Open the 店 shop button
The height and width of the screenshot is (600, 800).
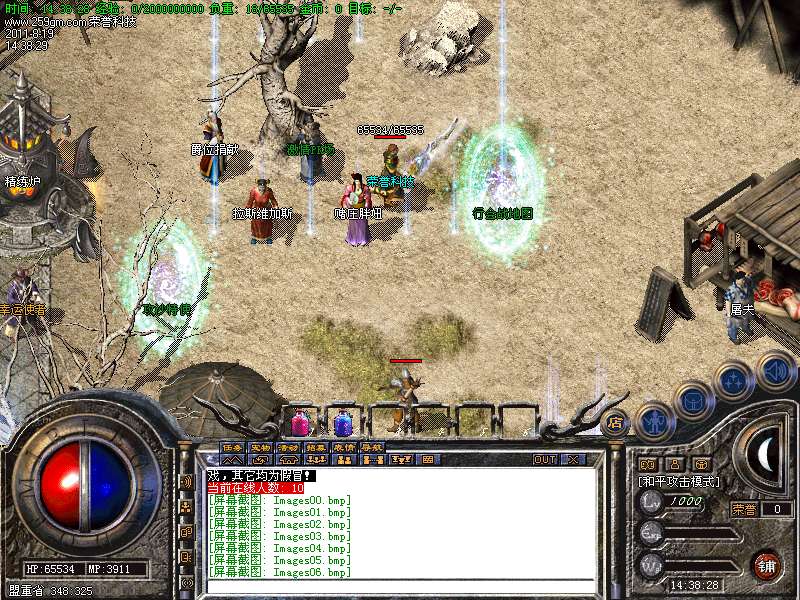pos(615,422)
